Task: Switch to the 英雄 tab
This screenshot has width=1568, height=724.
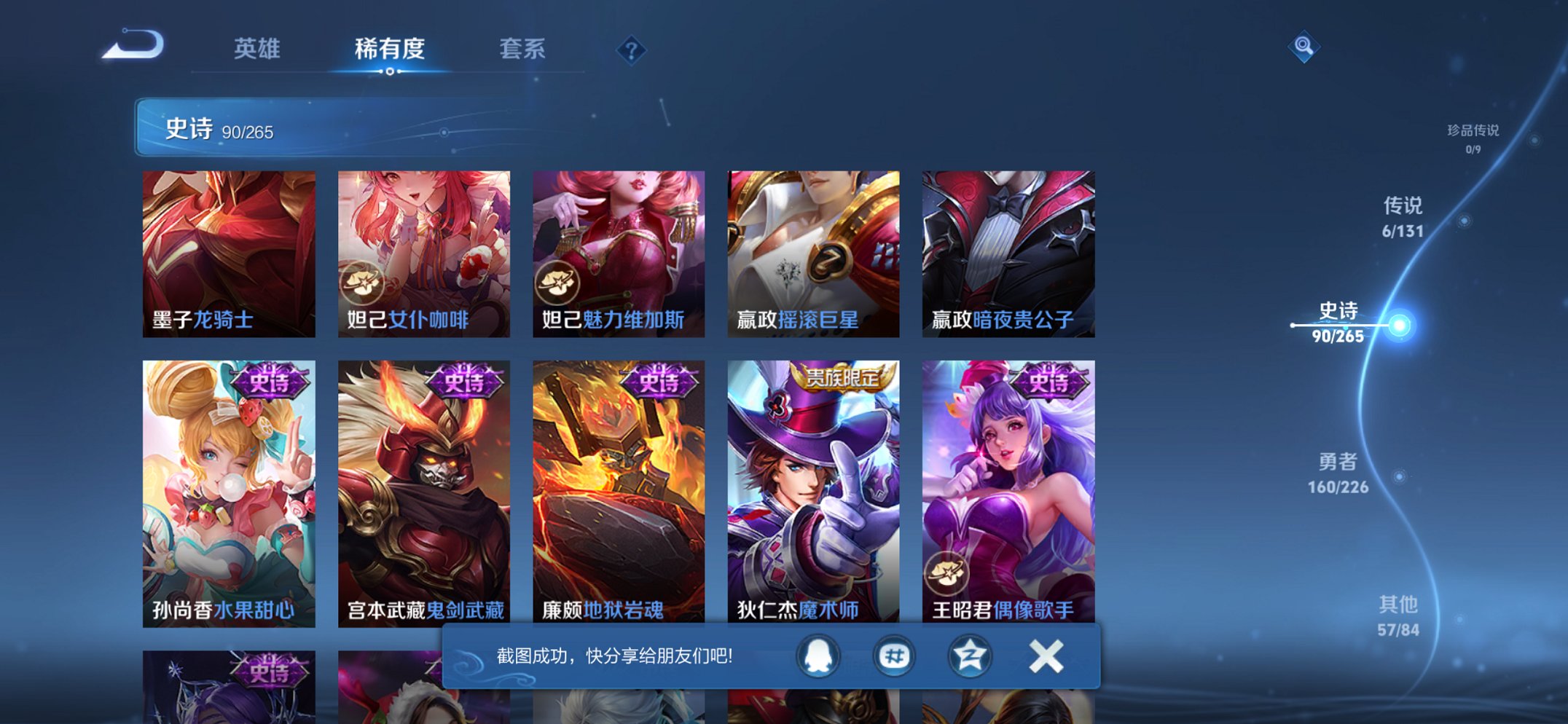Action: point(259,50)
